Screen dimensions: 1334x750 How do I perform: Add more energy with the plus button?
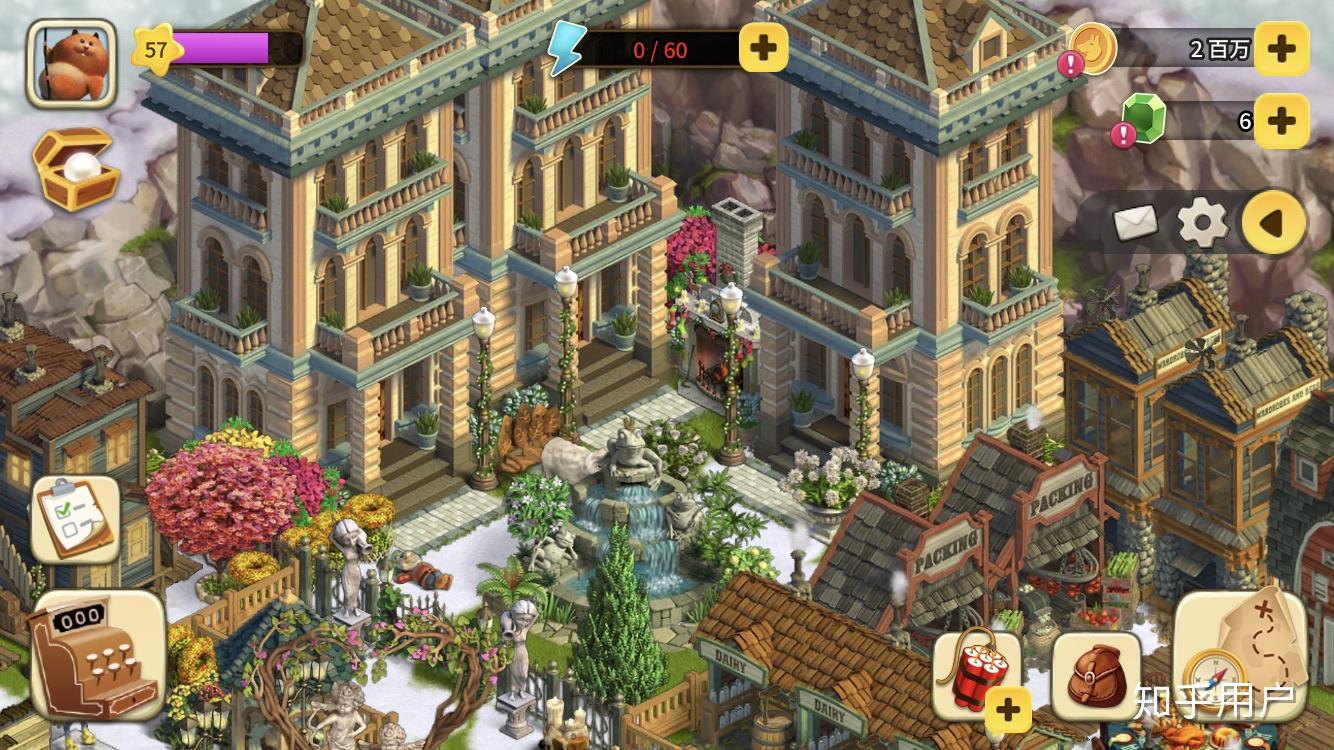tap(763, 47)
